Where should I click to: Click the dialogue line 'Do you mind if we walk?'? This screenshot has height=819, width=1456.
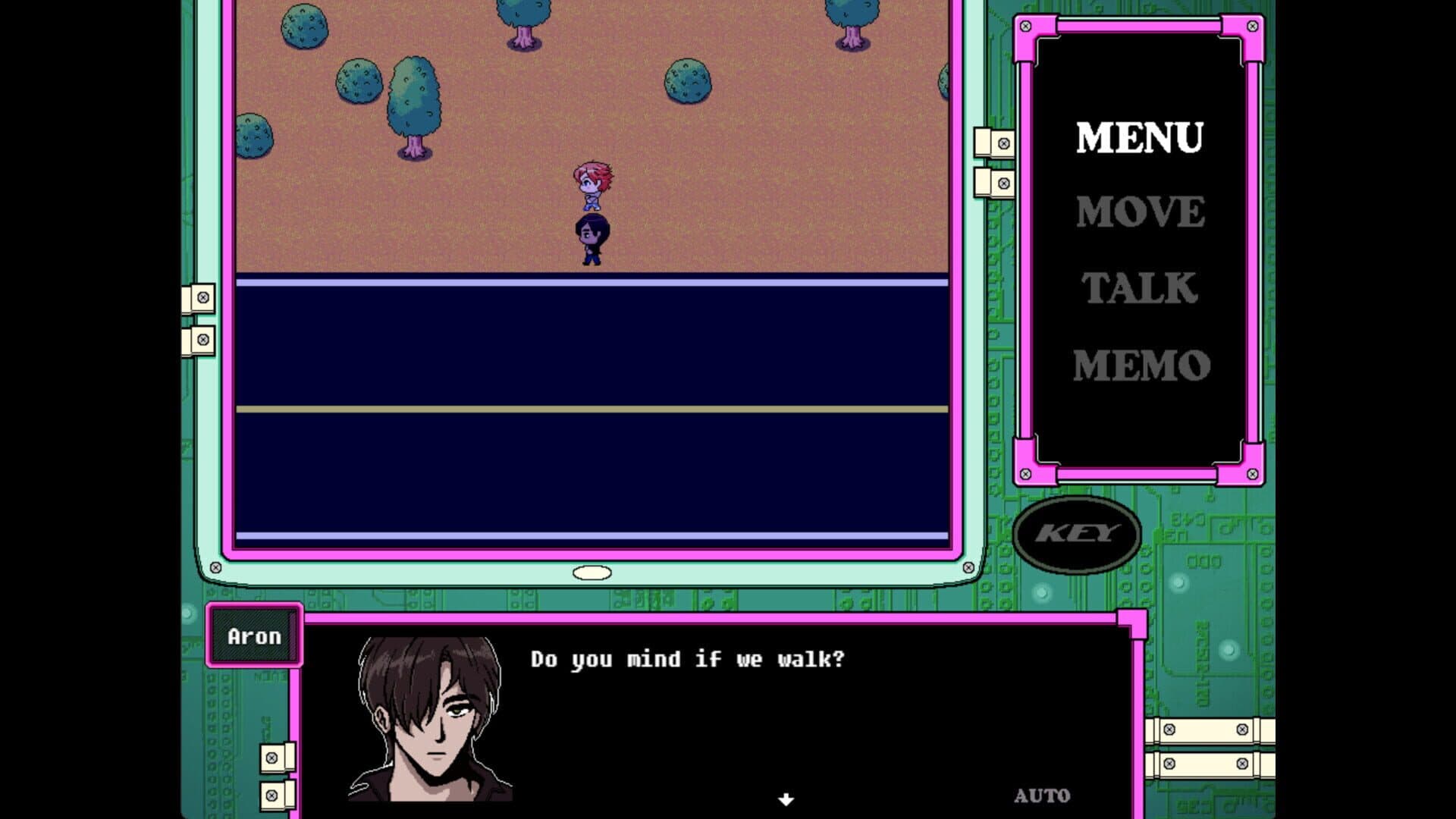click(x=686, y=659)
